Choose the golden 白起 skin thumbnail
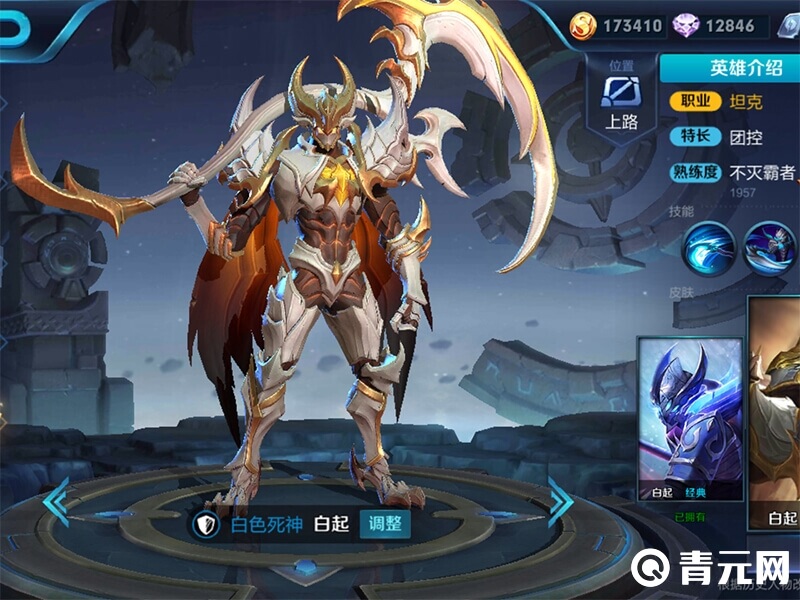The image size is (800, 600). click(x=776, y=419)
